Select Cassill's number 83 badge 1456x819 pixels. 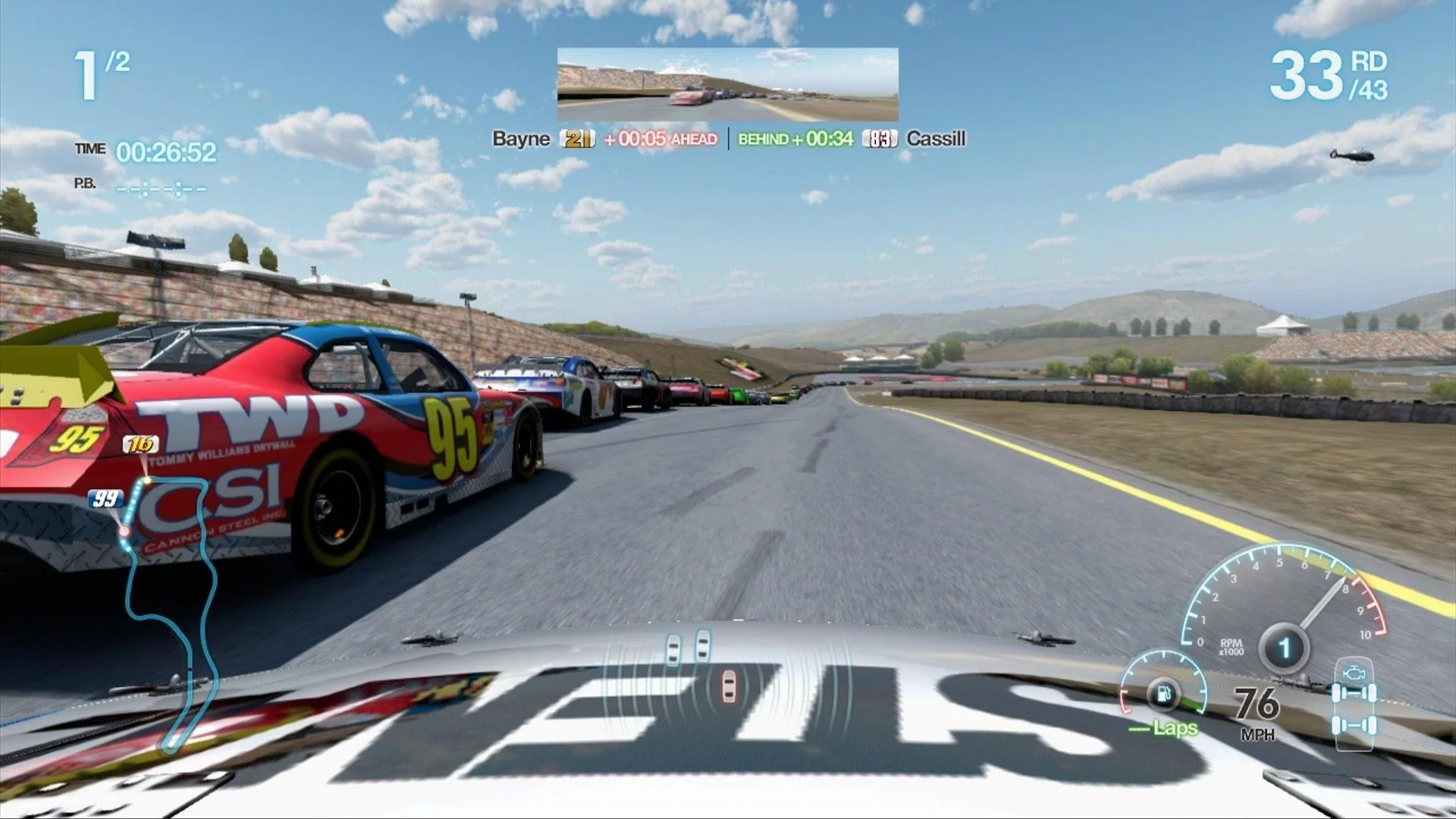click(x=880, y=139)
